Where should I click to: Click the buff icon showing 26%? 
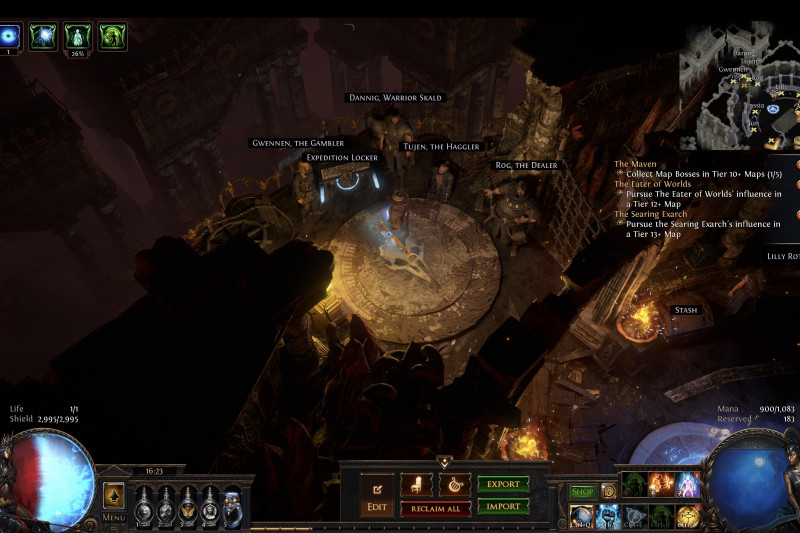point(78,37)
